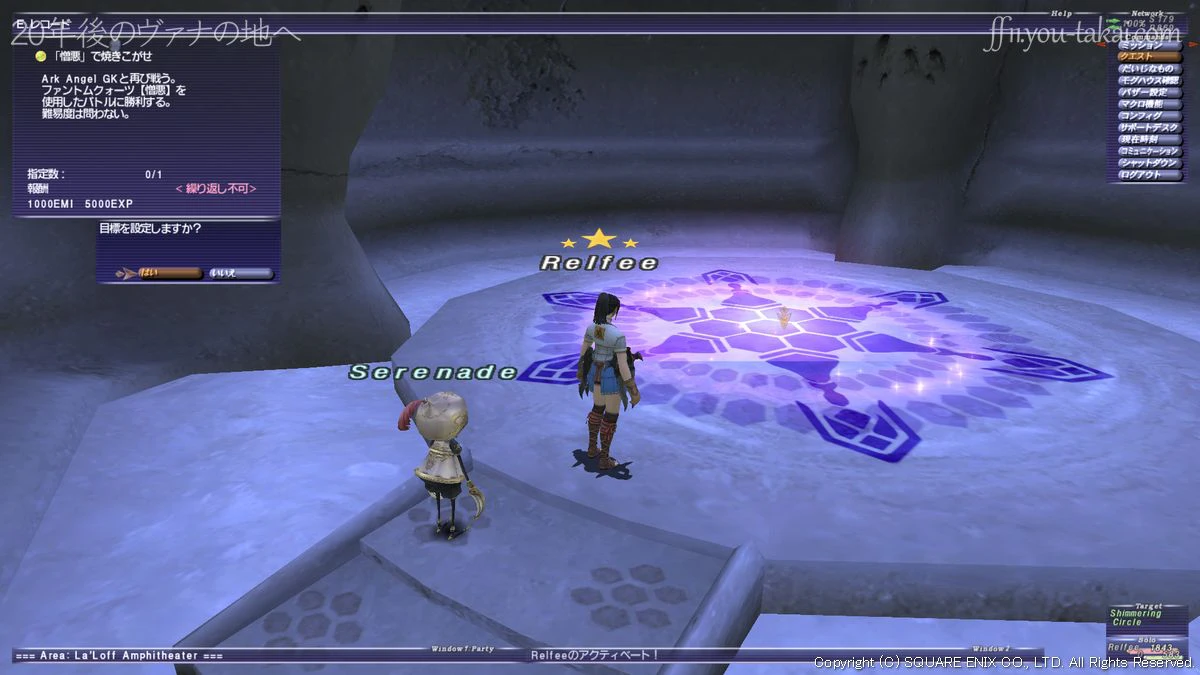Open the ミッション (Mission) menu entry
This screenshot has height=675, width=1200.
point(1149,45)
